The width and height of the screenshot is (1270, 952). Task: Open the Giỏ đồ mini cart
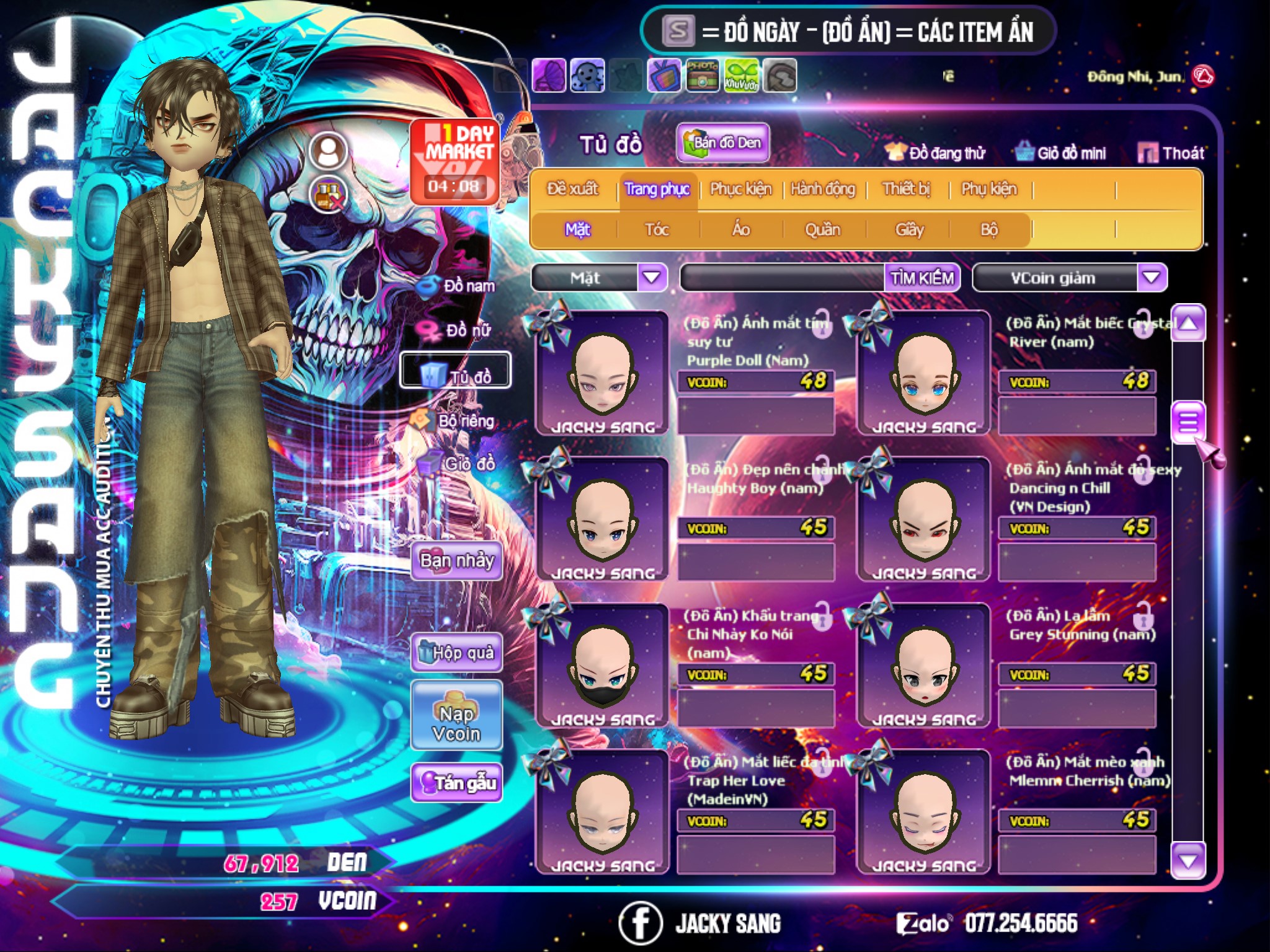tap(1061, 153)
